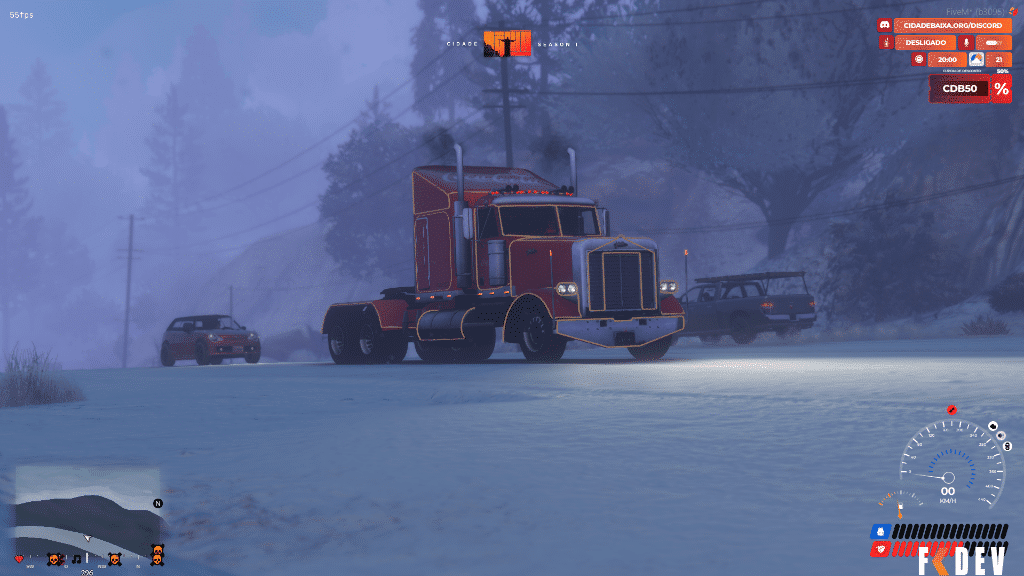Click the Discord logo icon
The height and width of the screenshot is (576, 1024).
click(x=885, y=25)
